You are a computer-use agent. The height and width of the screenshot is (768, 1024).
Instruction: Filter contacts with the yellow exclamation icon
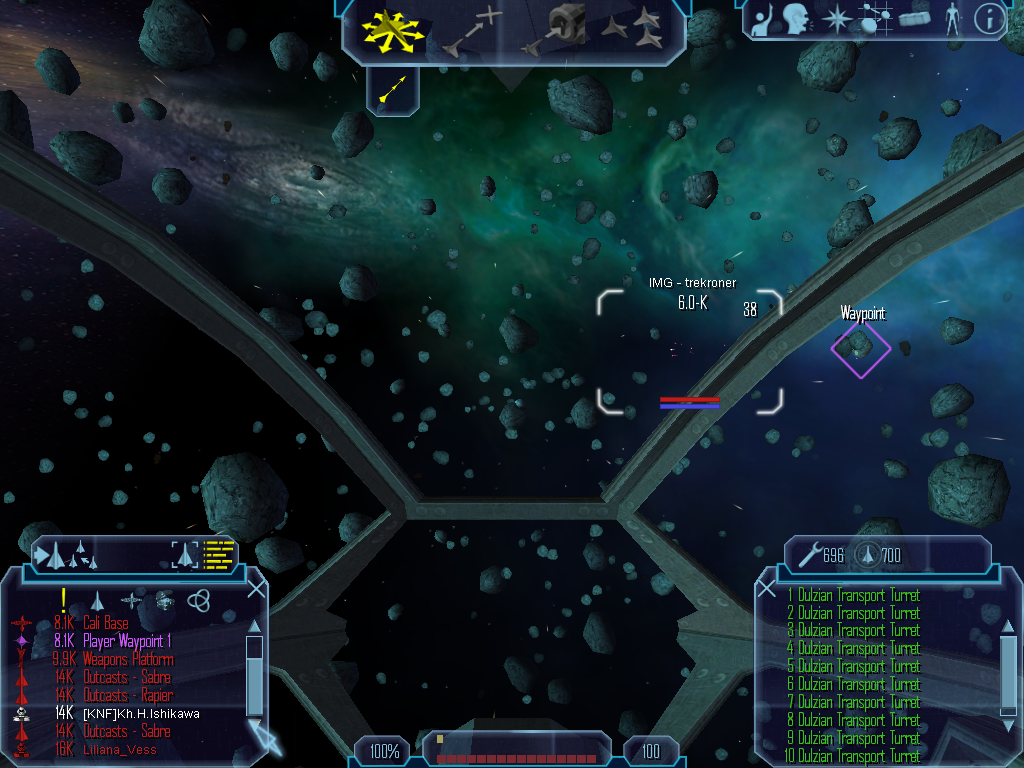(63, 600)
